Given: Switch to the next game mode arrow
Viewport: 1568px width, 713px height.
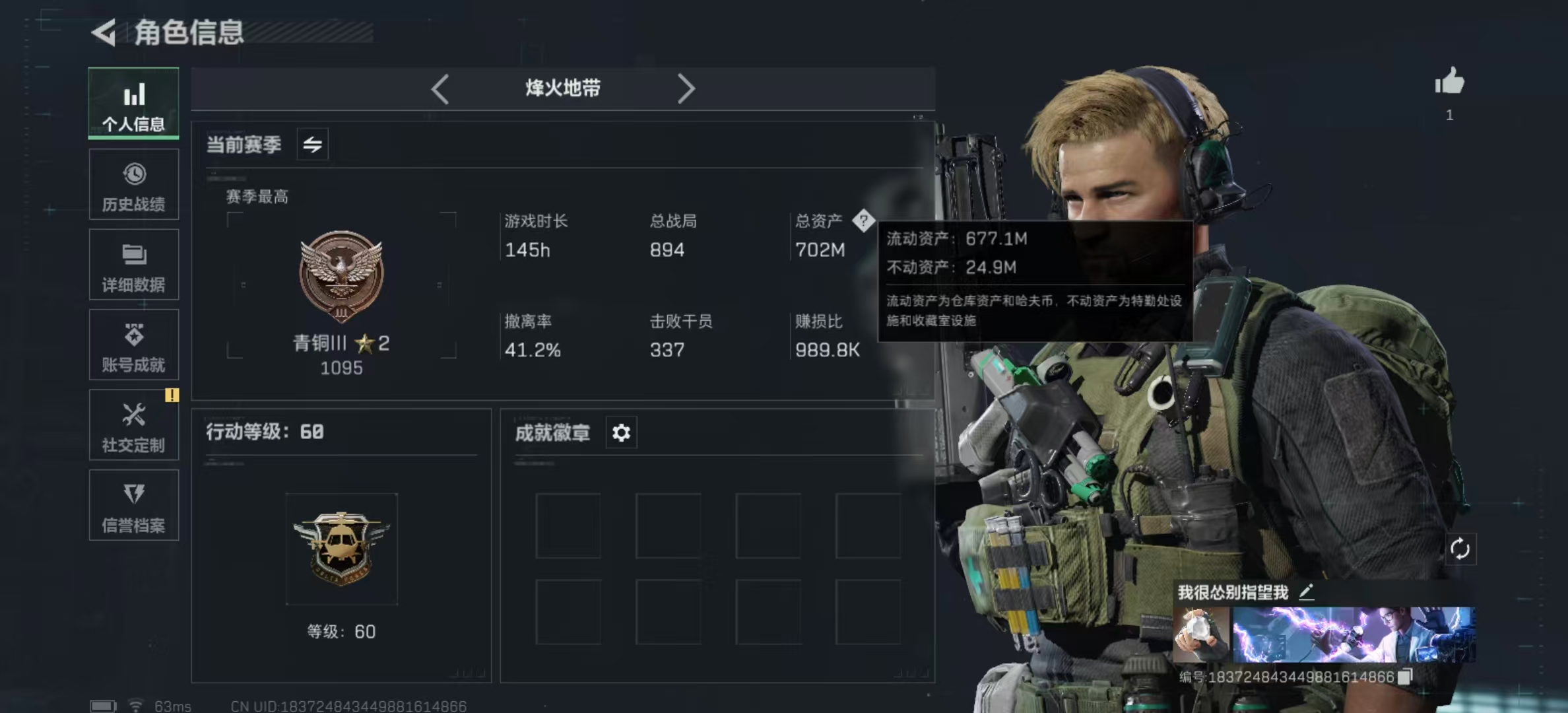Looking at the screenshot, I should [x=686, y=88].
